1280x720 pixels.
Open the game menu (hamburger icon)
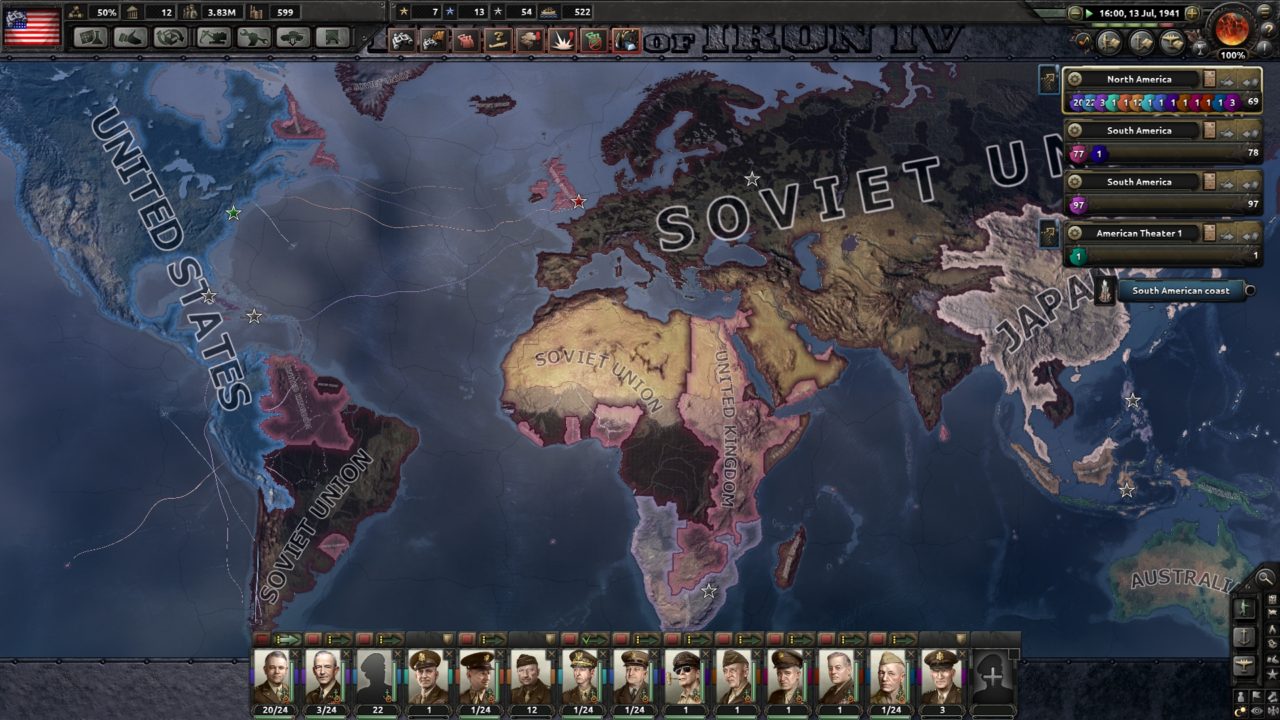click(x=1264, y=11)
